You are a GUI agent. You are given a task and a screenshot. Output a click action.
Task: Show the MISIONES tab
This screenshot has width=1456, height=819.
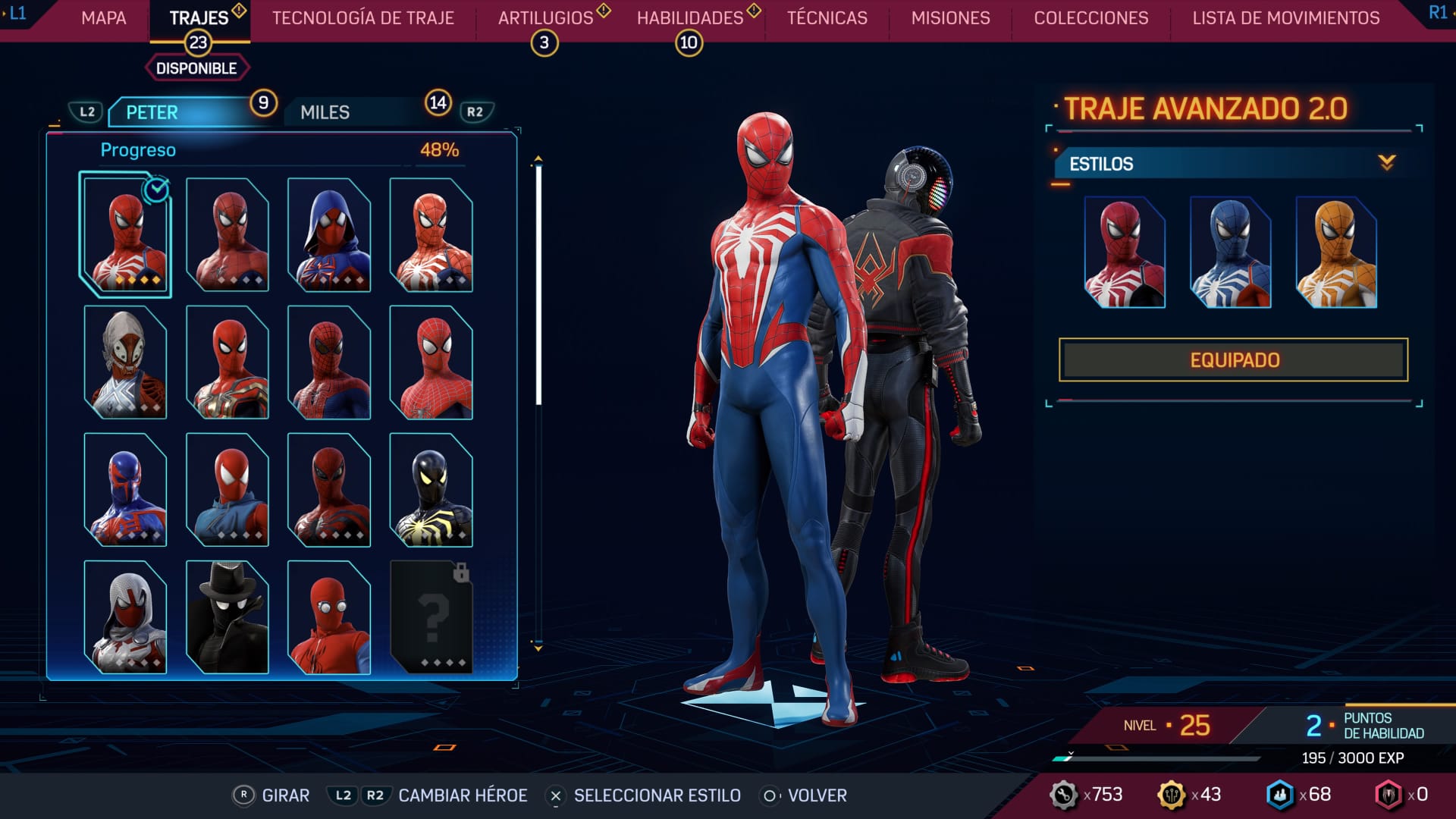950,18
